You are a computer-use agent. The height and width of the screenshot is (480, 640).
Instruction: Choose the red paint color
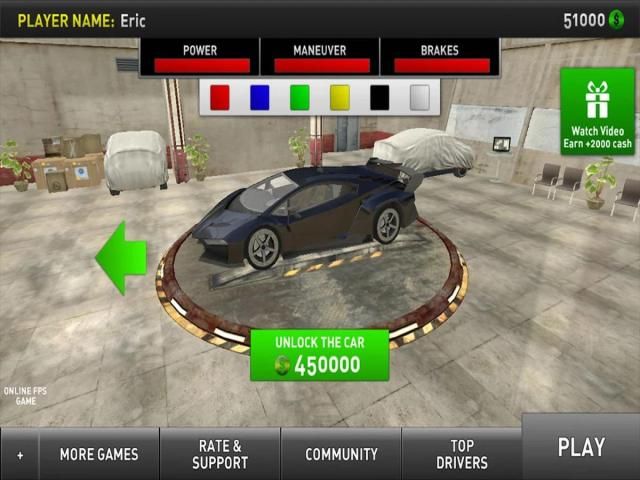[x=220, y=97]
